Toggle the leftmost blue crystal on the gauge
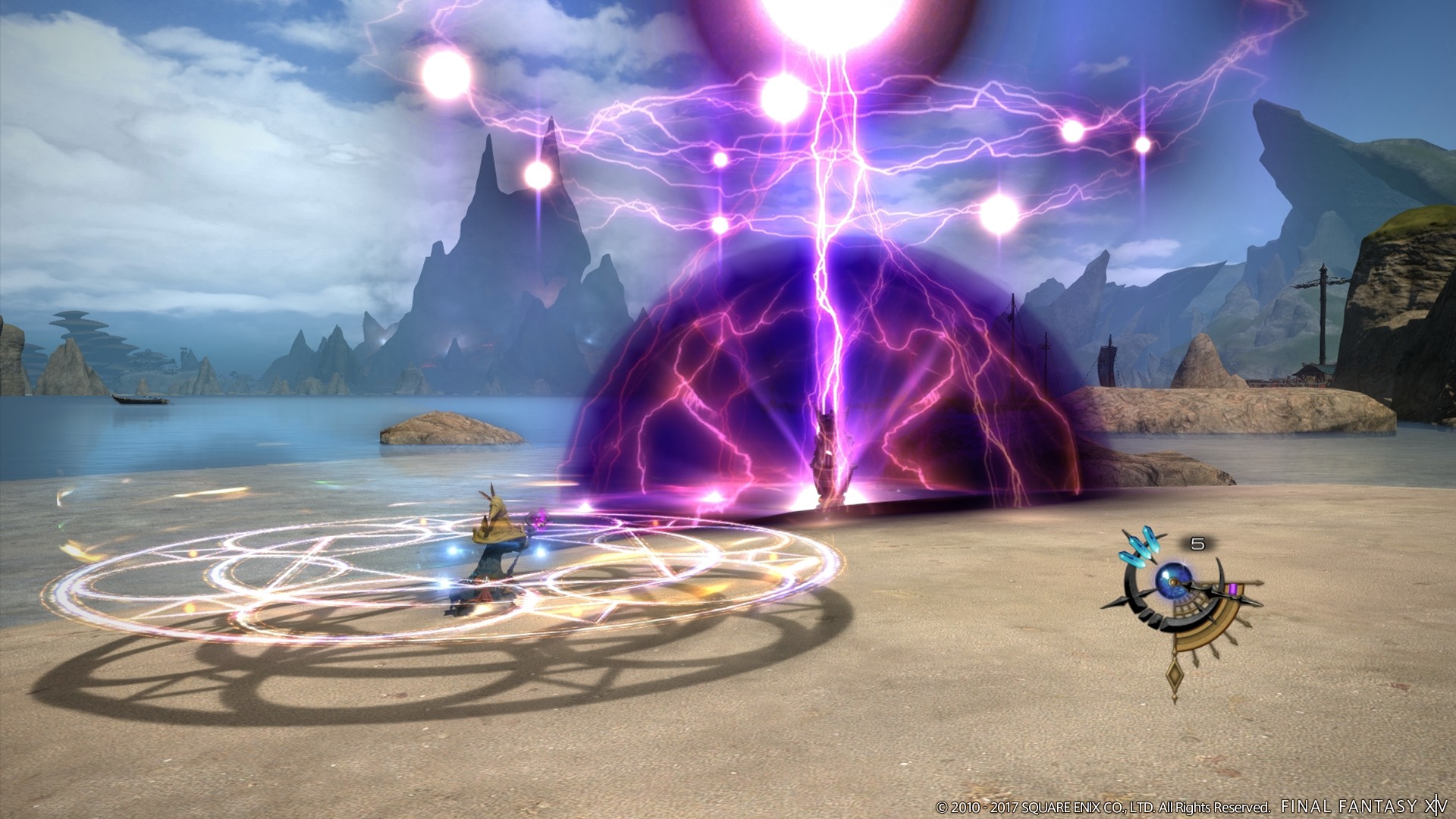 coord(1132,558)
